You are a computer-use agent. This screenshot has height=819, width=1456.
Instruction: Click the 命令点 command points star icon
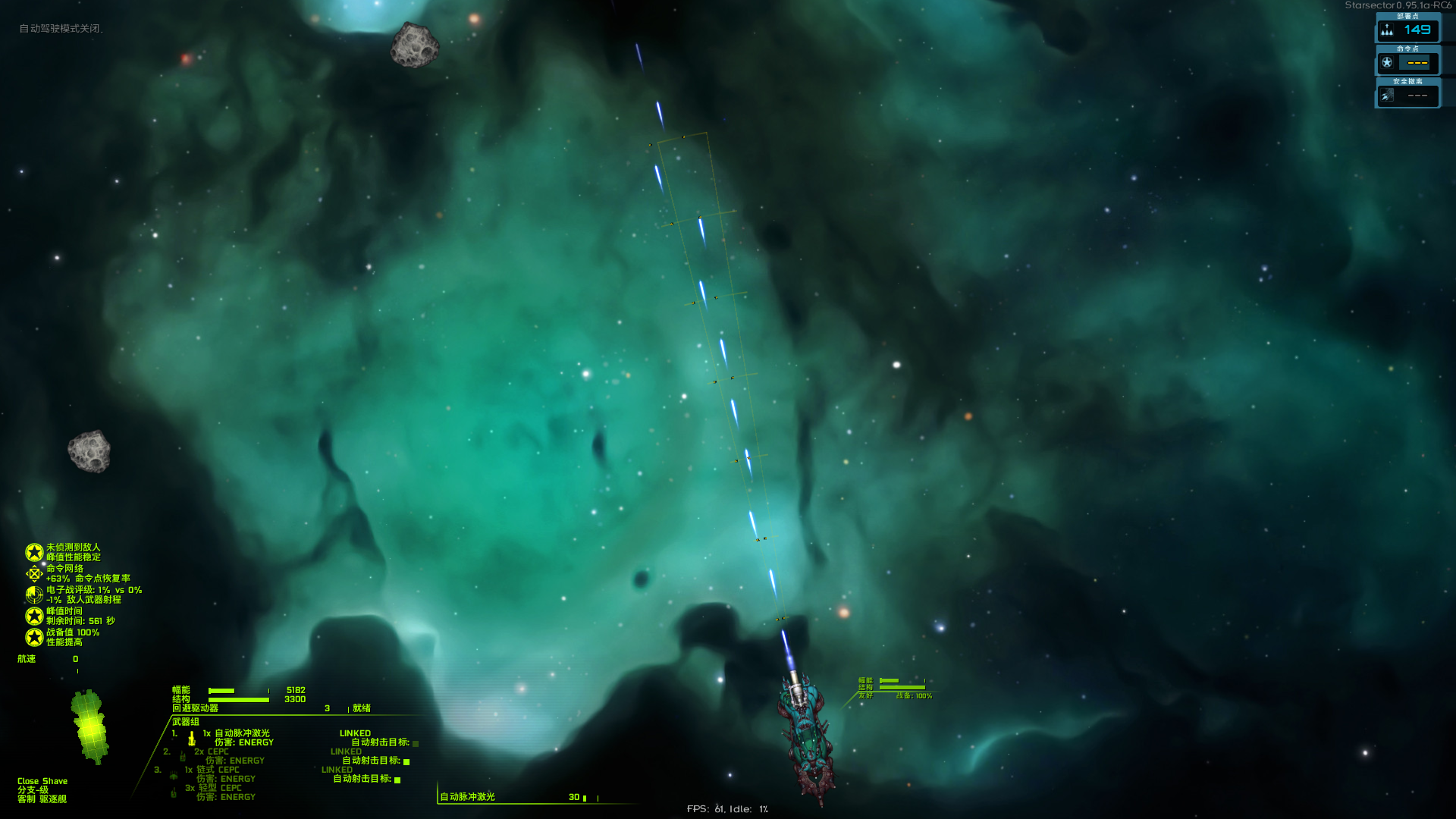(x=1387, y=63)
